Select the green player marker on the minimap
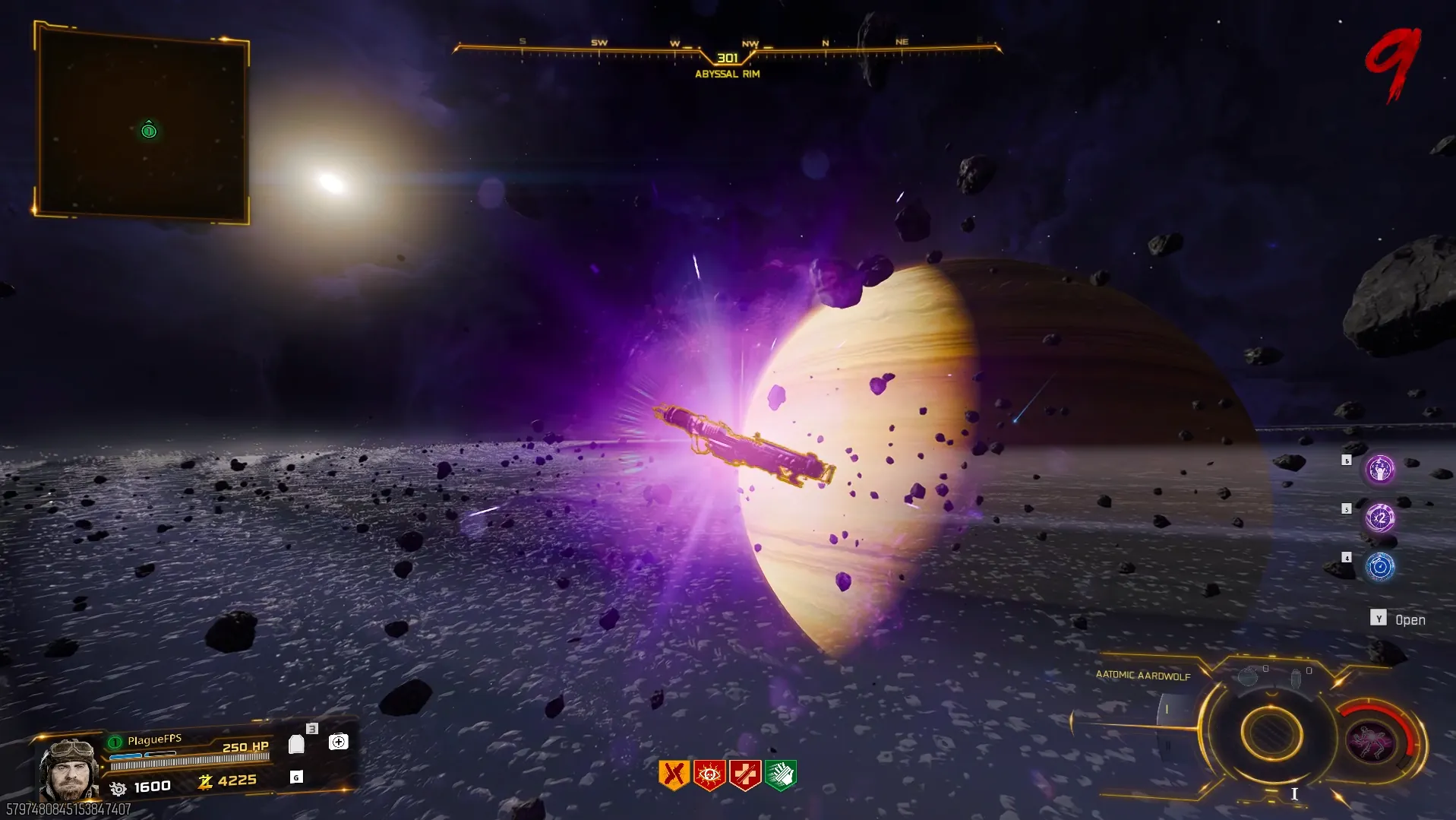Screen dimensions: 1456x820 tap(149, 131)
